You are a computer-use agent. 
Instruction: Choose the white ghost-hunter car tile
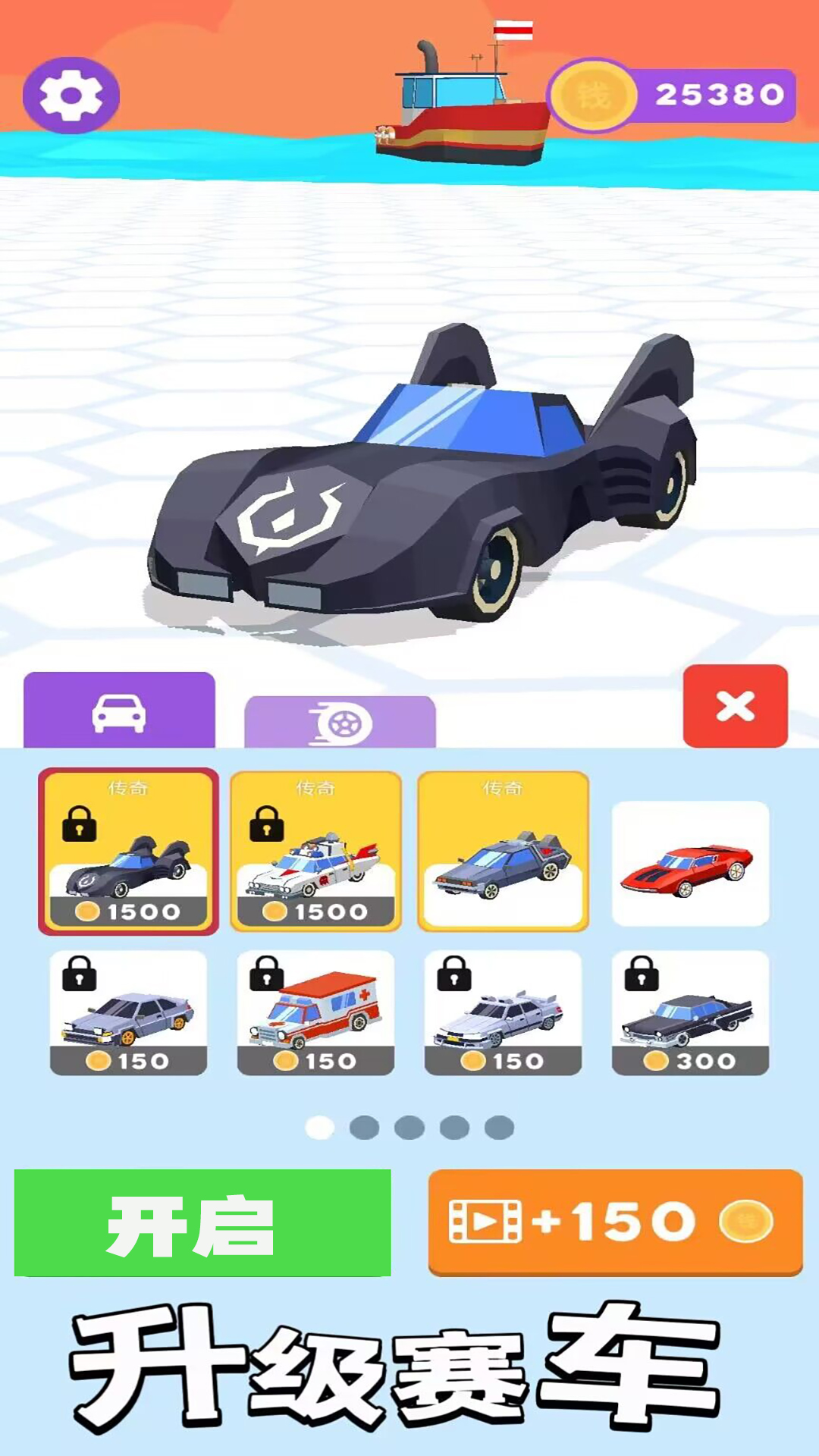coord(315,851)
